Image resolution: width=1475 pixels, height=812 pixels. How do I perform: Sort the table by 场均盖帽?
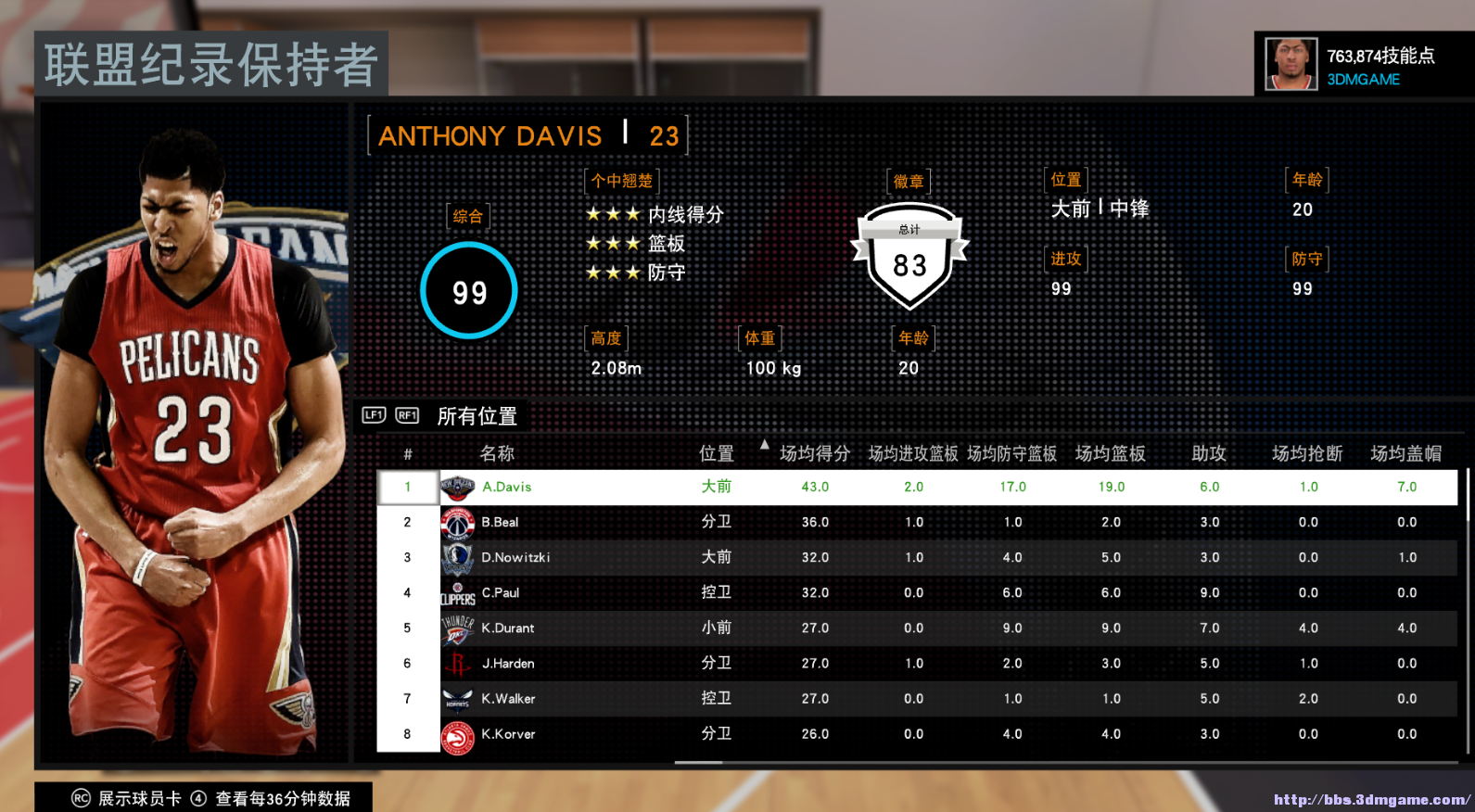(1405, 453)
